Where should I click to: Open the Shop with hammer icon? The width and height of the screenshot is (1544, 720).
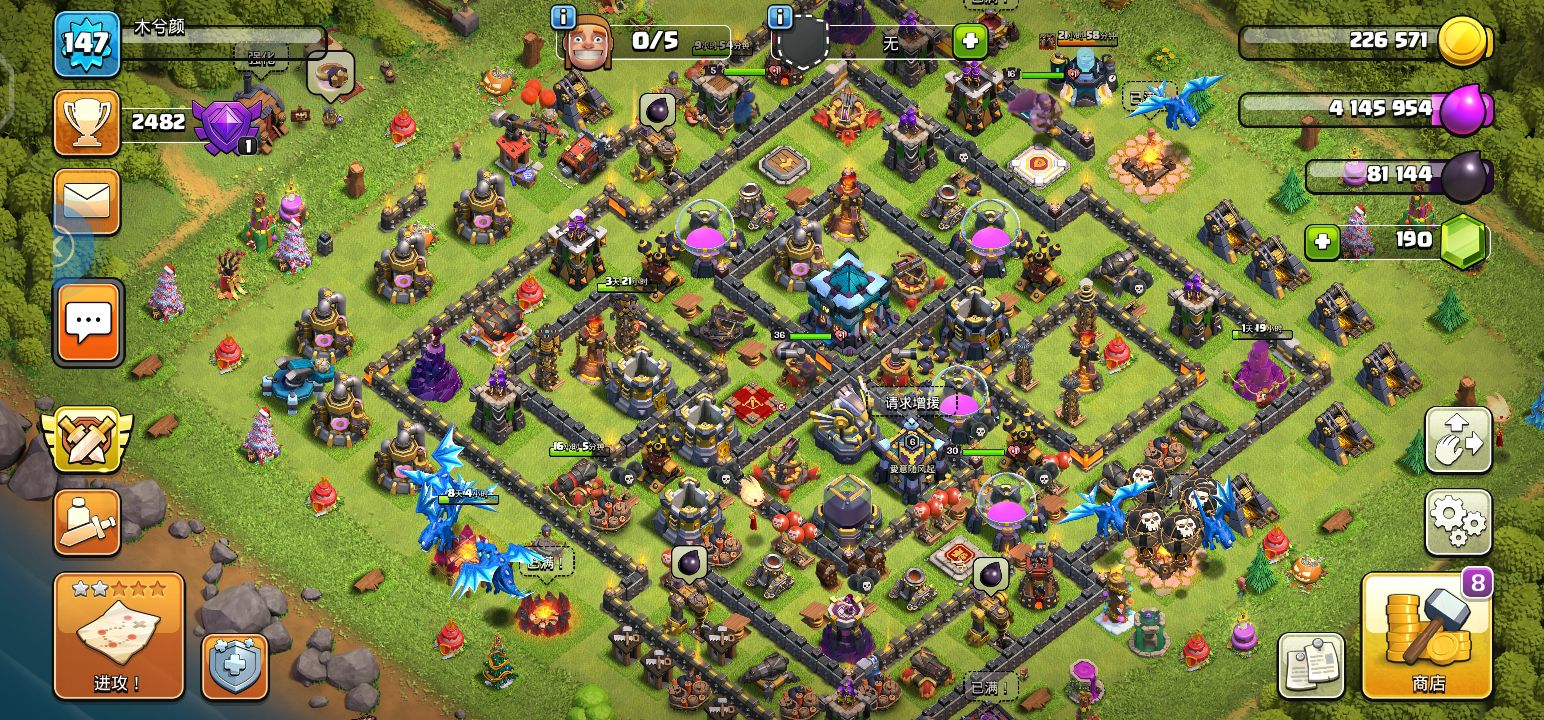(1427, 637)
